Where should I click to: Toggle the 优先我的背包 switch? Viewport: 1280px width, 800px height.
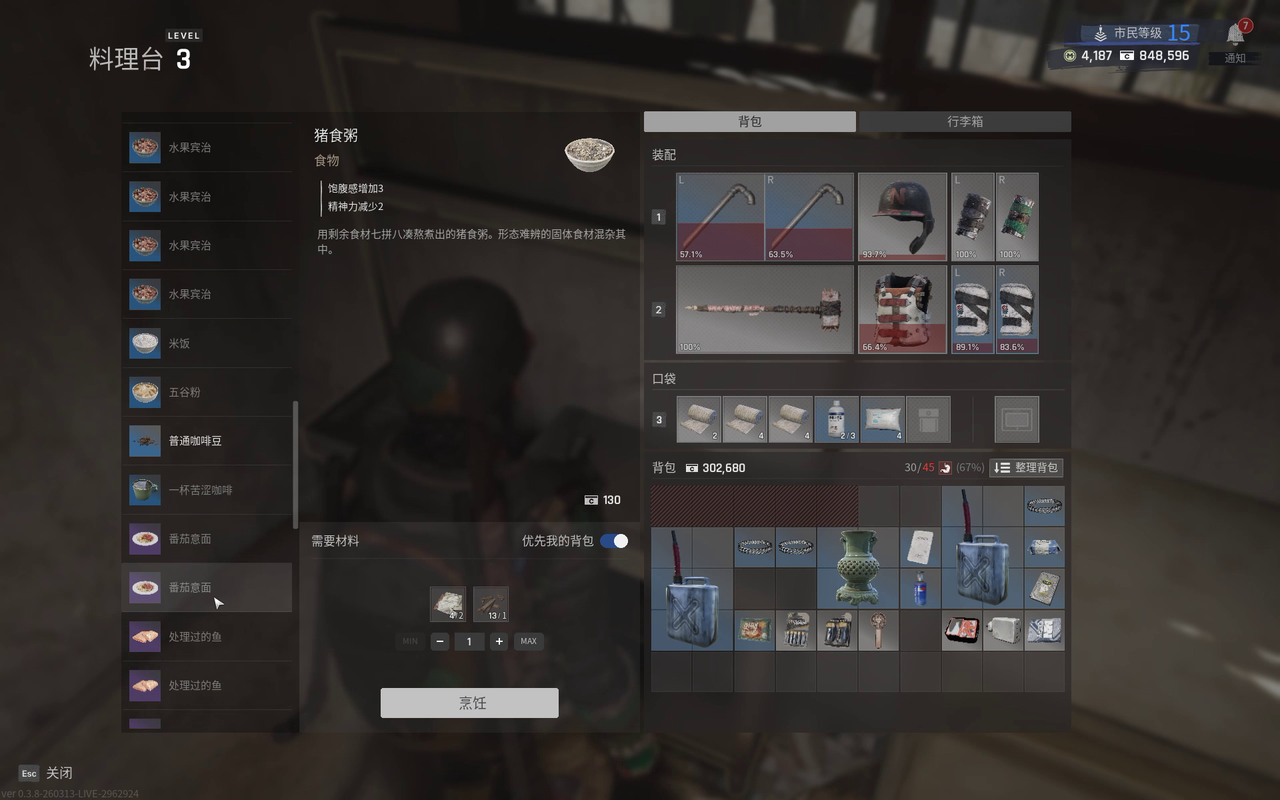pos(614,541)
